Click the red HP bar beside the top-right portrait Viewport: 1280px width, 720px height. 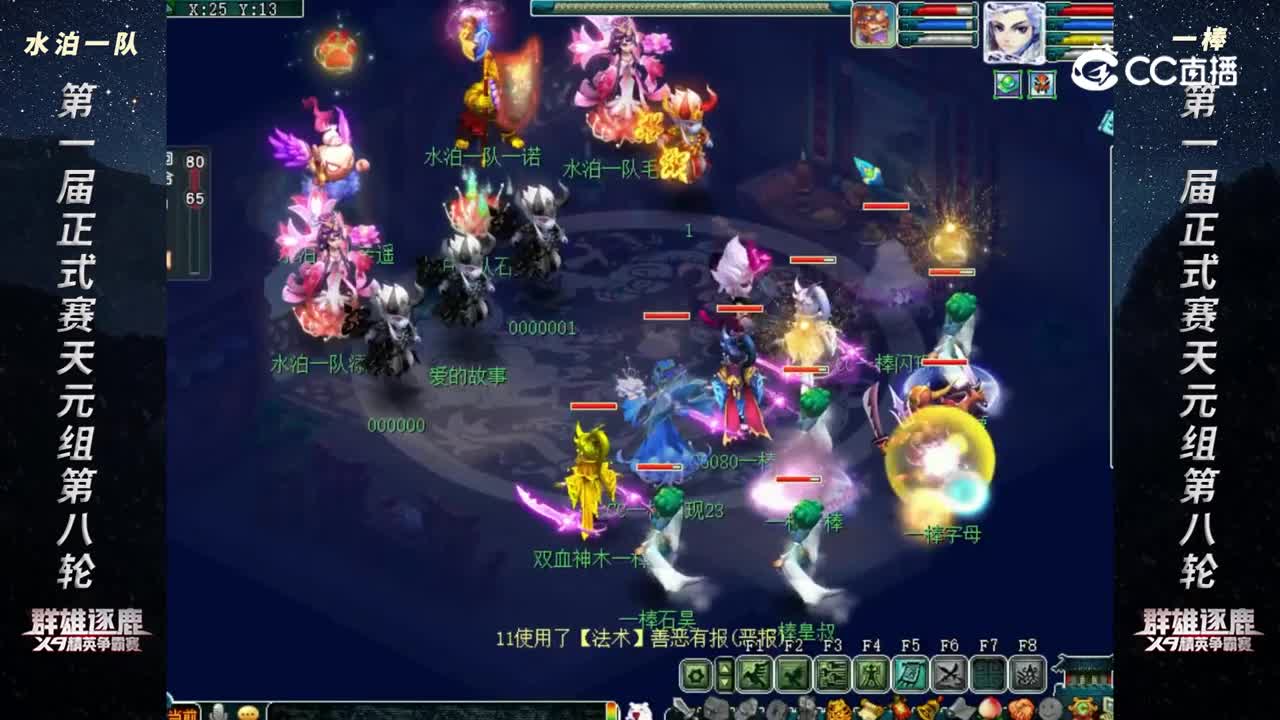click(1087, 10)
